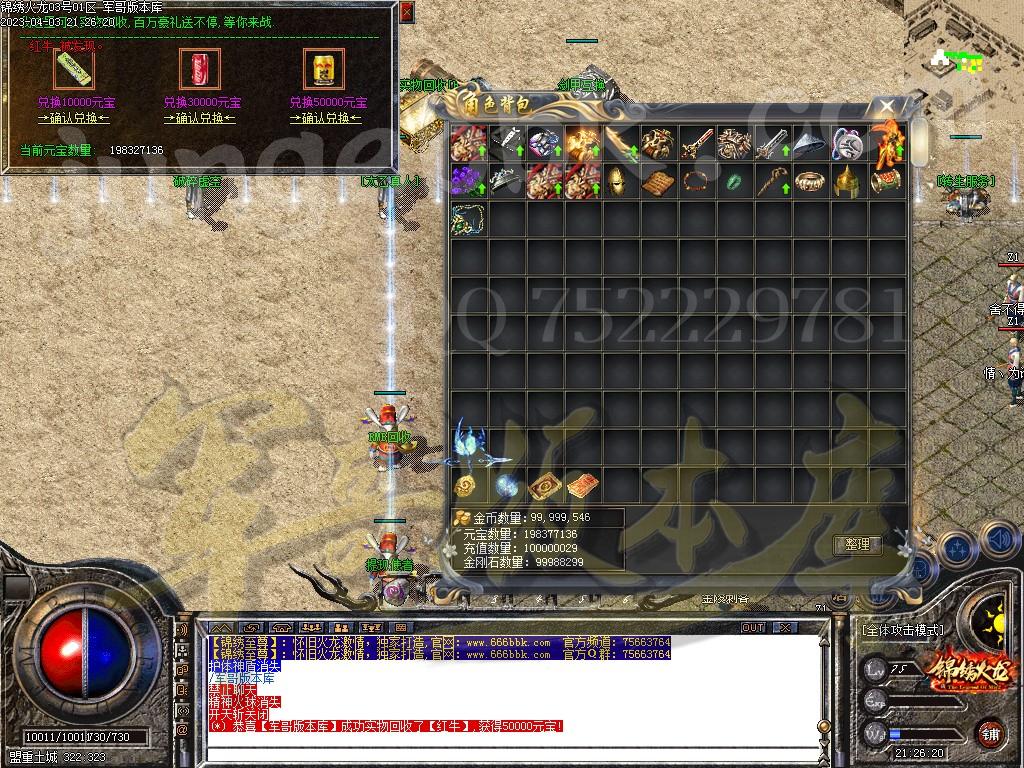
Task: Click the 整理 sort button in the backpack
Action: click(x=857, y=545)
